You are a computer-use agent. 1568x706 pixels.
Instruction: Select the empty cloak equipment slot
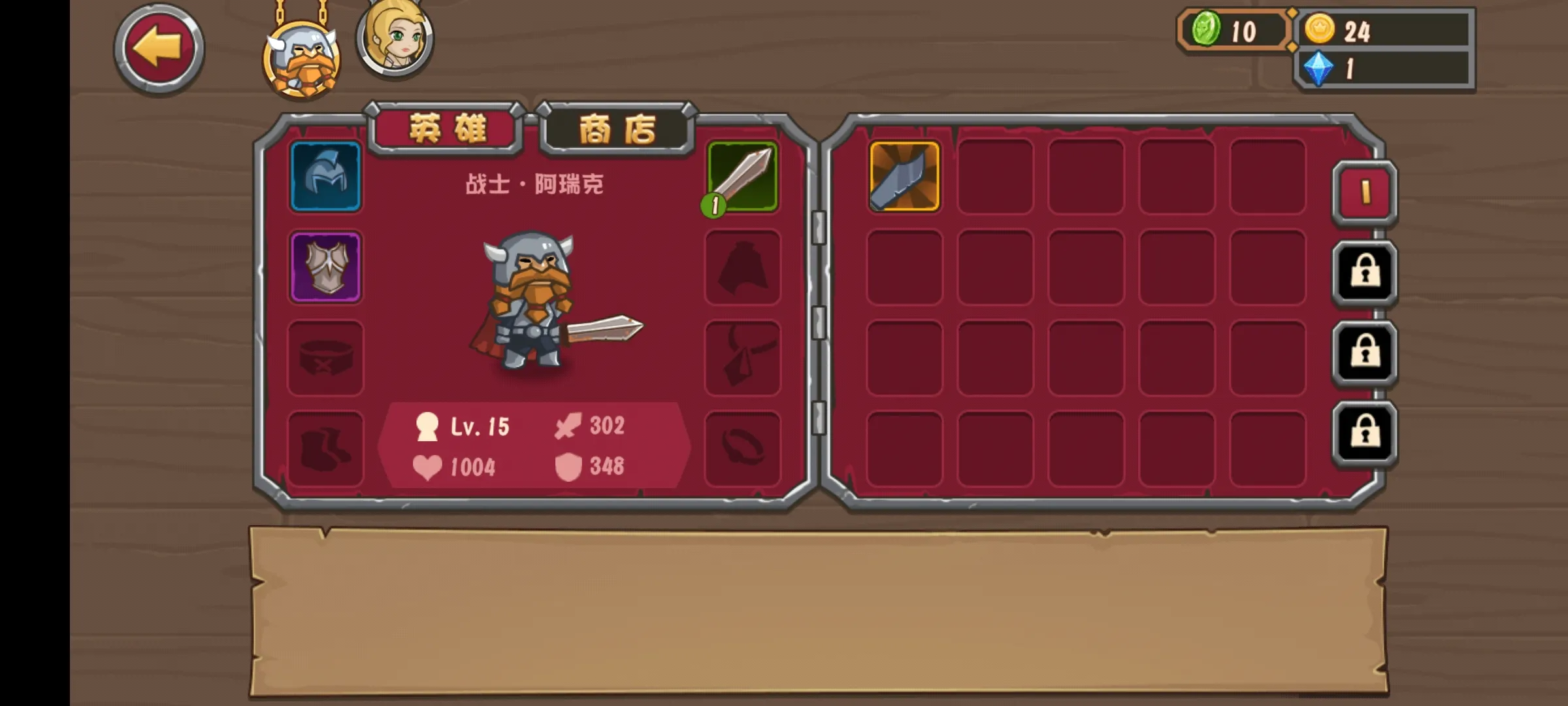[743, 267]
